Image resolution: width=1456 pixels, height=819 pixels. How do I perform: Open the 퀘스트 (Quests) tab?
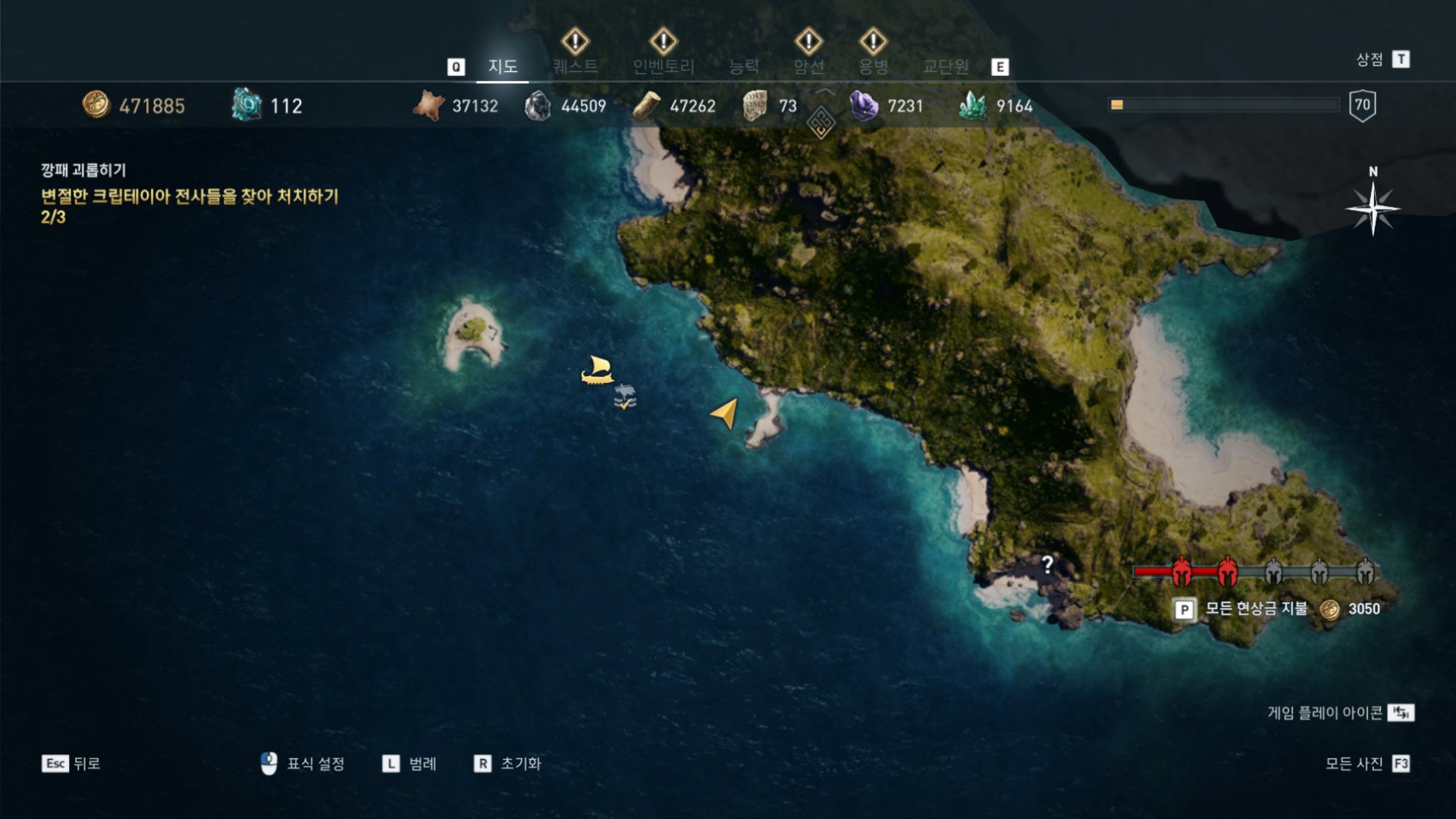pos(575,67)
